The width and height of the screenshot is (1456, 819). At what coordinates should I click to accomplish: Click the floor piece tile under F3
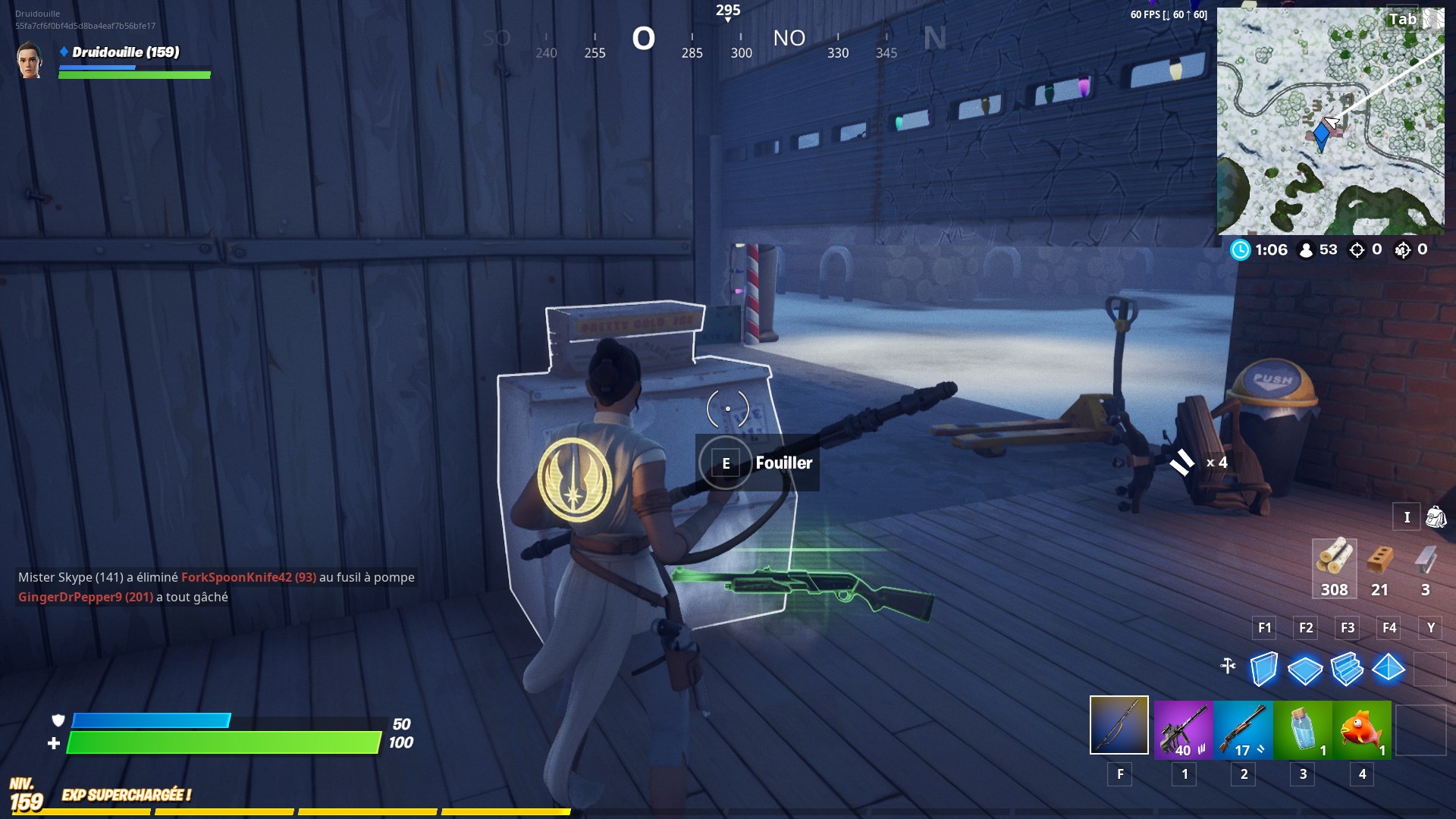coord(1349,670)
